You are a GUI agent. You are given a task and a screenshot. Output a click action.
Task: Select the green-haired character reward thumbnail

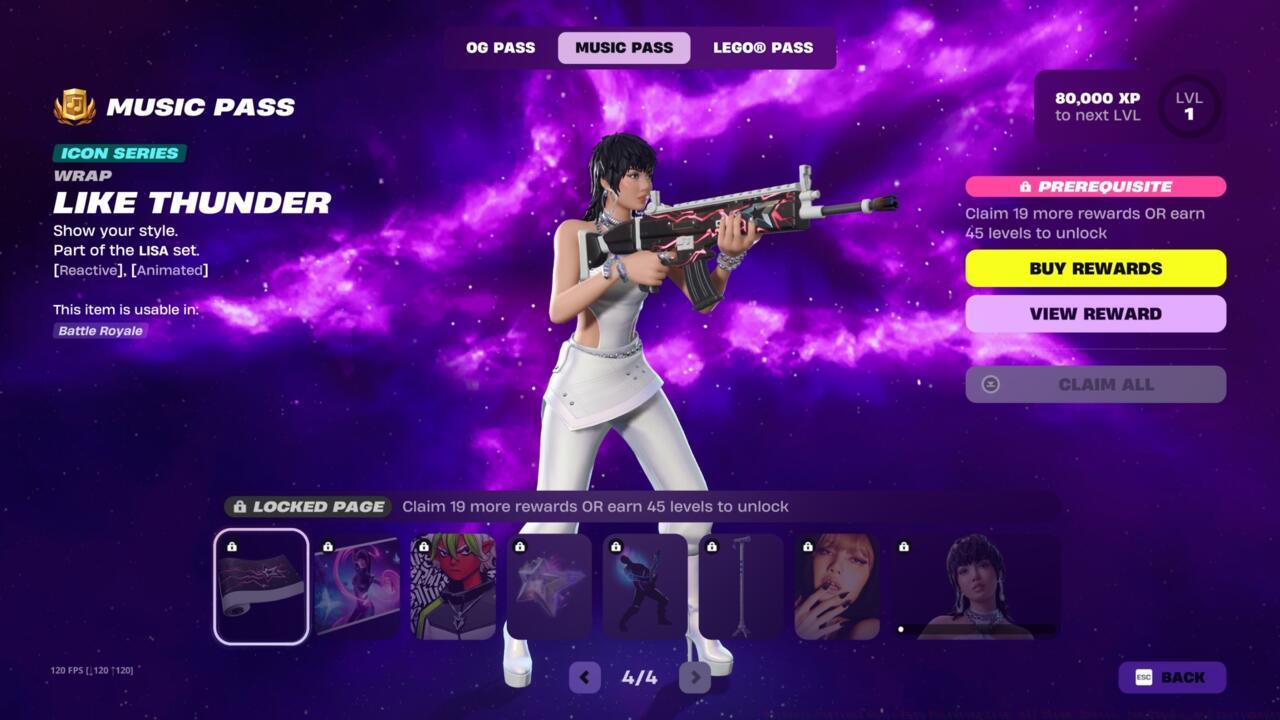[452, 586]
